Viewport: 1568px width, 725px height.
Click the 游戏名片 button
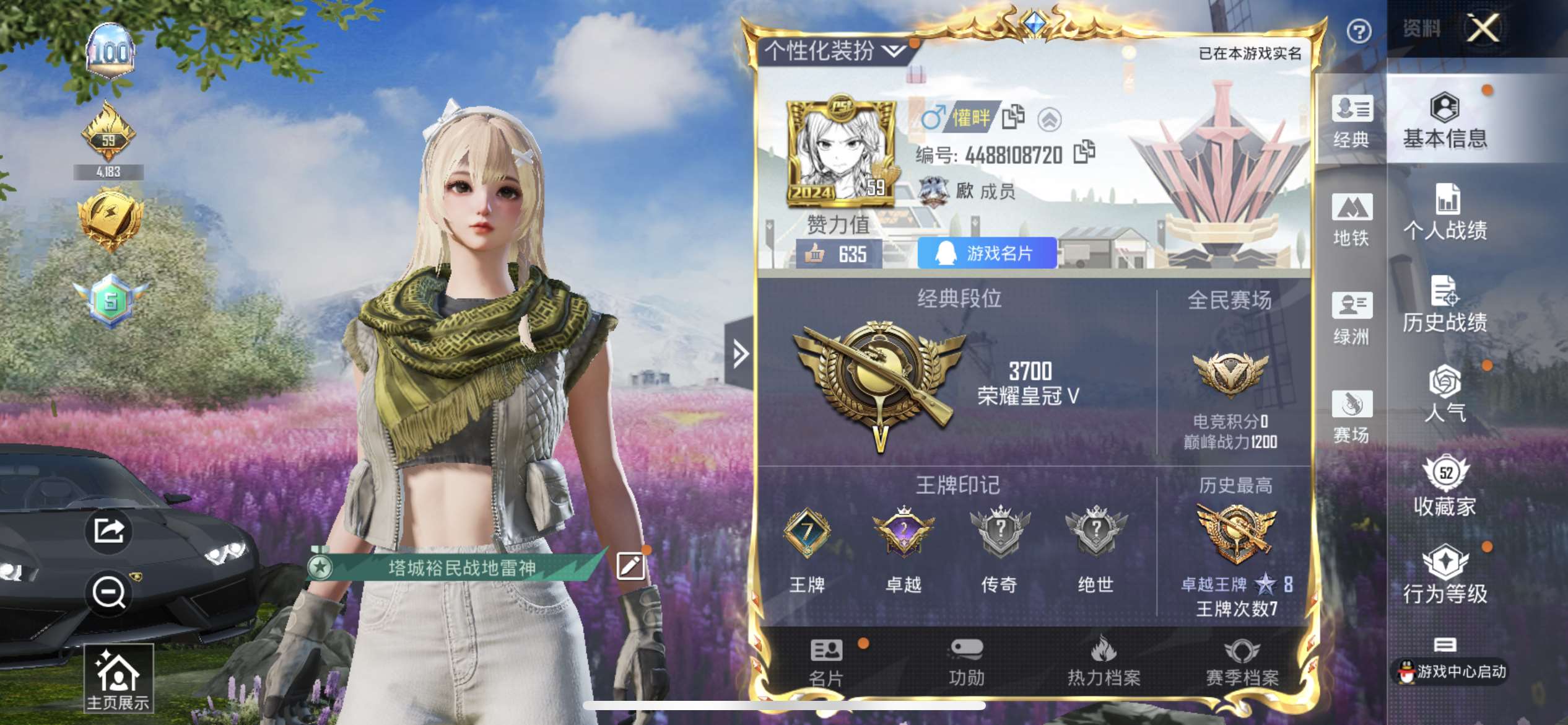(x=987, y=253)
